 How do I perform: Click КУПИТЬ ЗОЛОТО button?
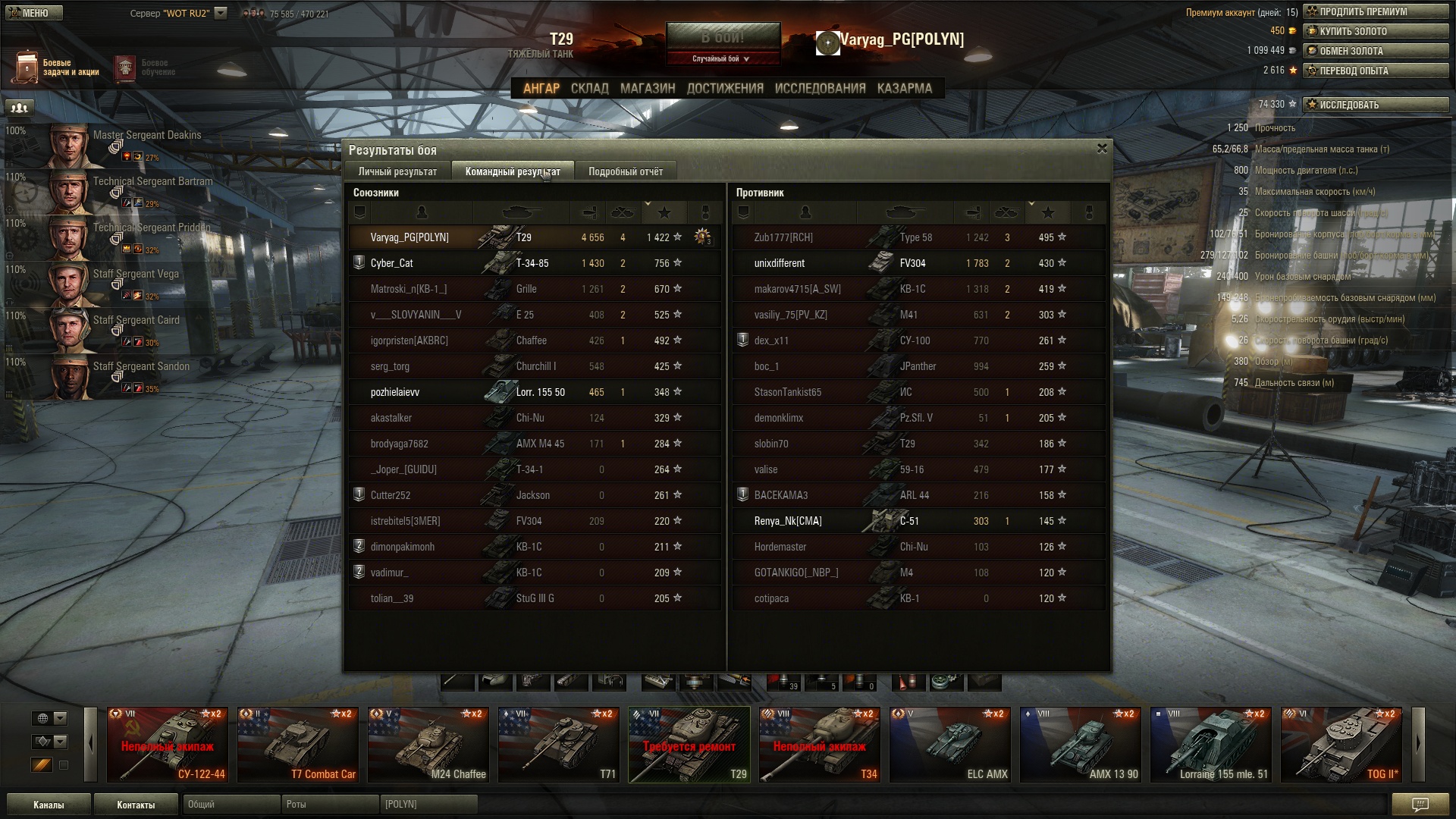pyautogui.click(x=1376, y=31)
